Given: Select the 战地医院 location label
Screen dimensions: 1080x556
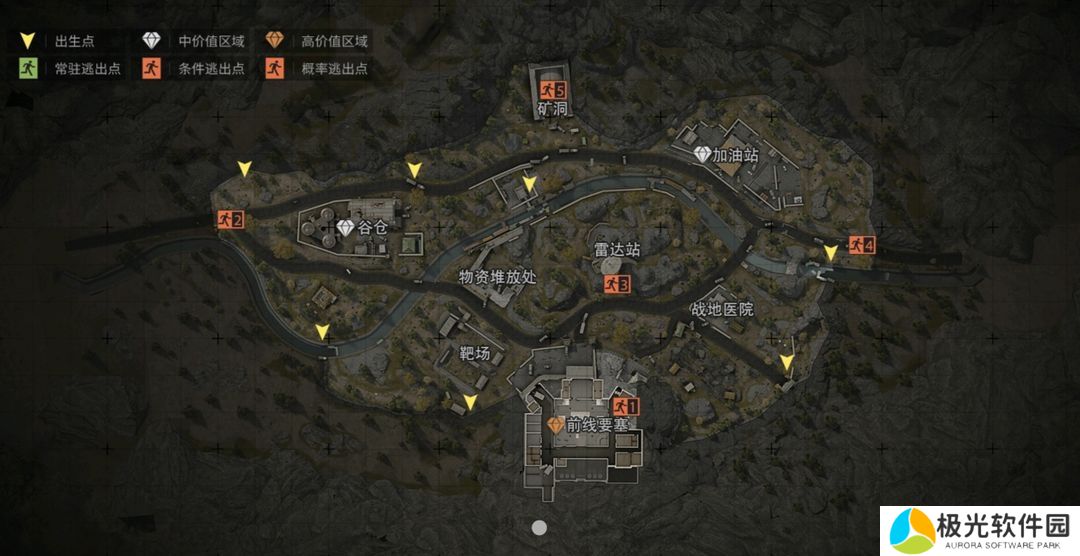Looking at the screenshot, I should point(722,309).
